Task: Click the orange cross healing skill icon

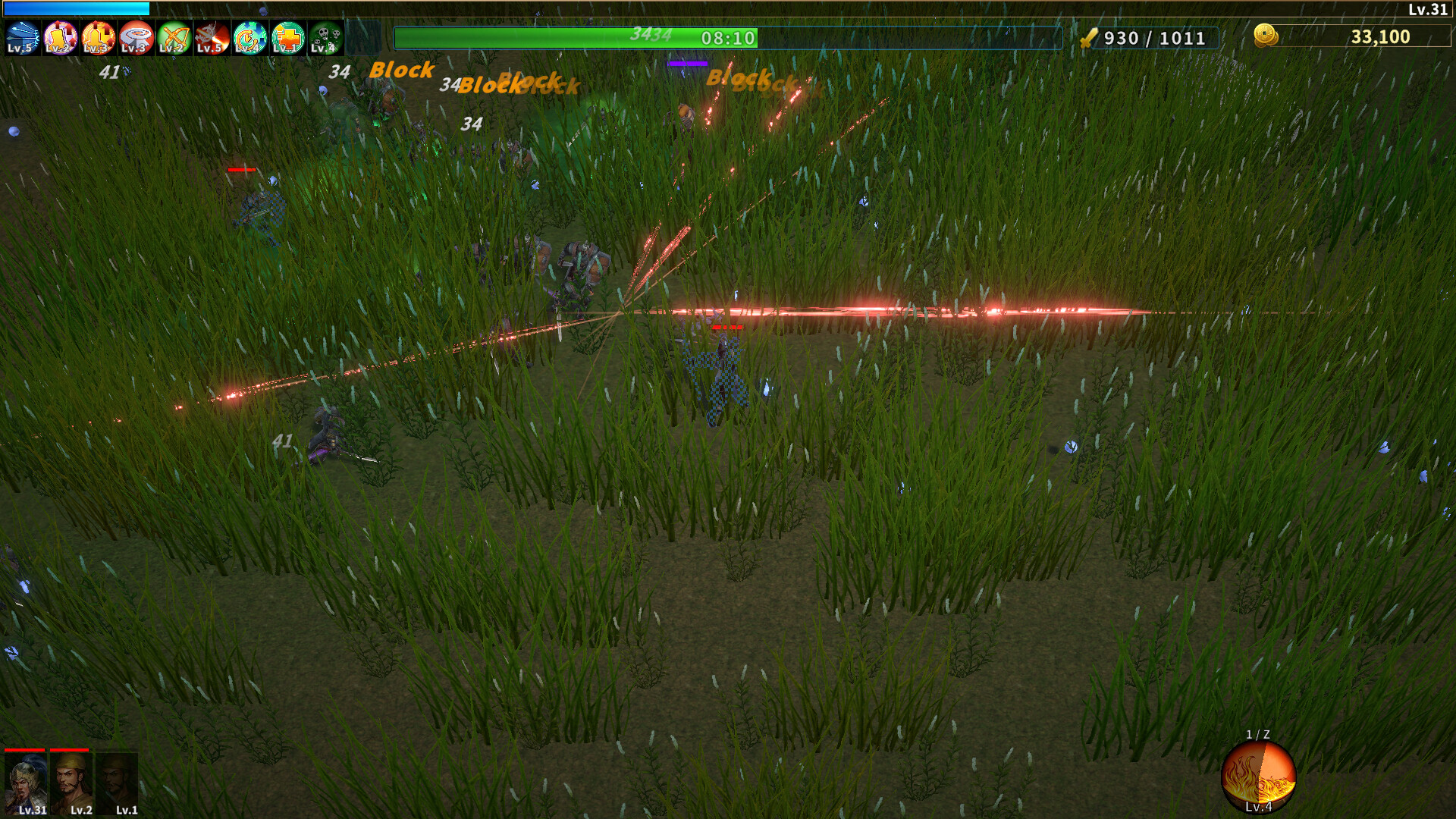Action: [287, 38]
